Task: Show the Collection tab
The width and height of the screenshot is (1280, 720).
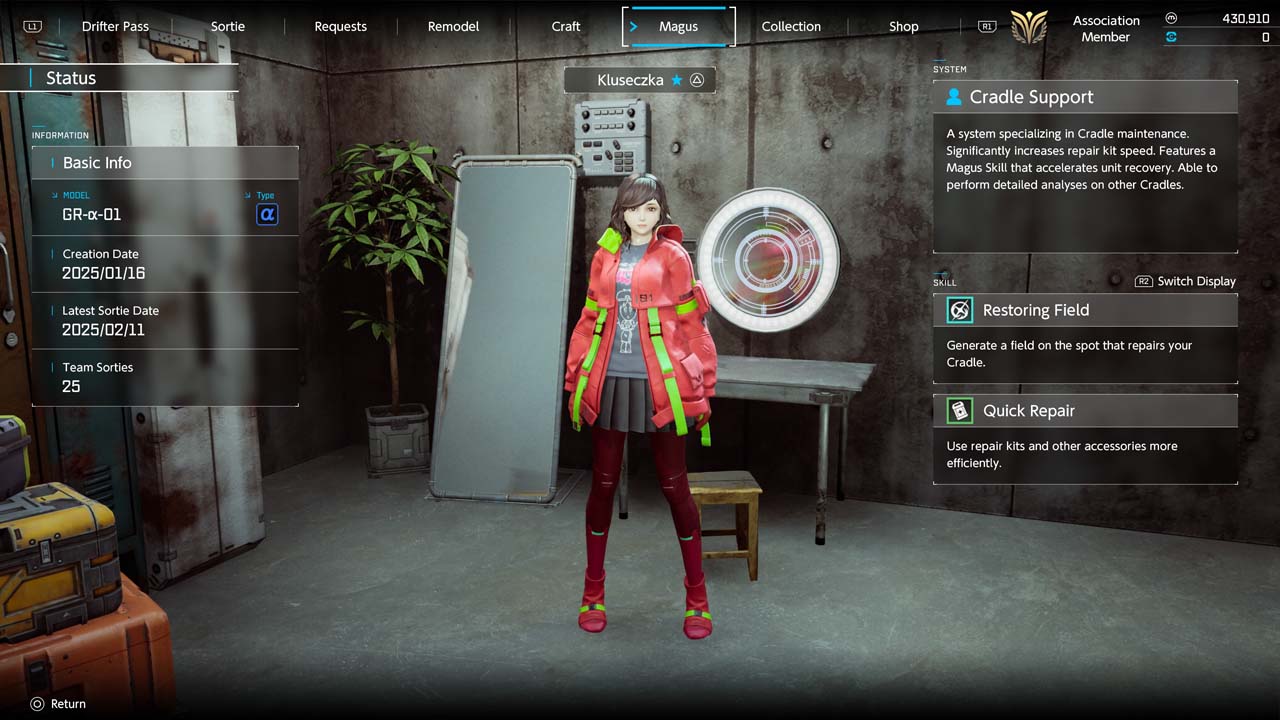Action: tap(791, 26)
